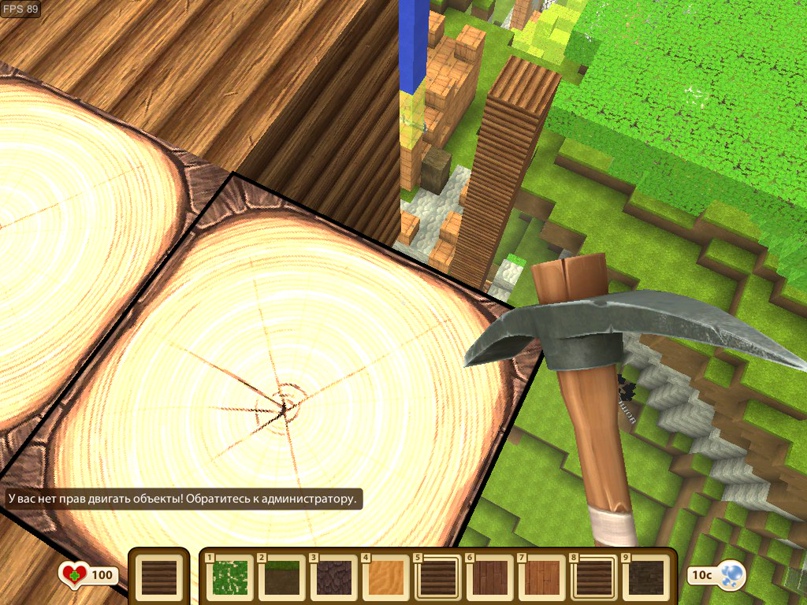Choose the brown vertical plank block in slot 6

tap(489, 577)
